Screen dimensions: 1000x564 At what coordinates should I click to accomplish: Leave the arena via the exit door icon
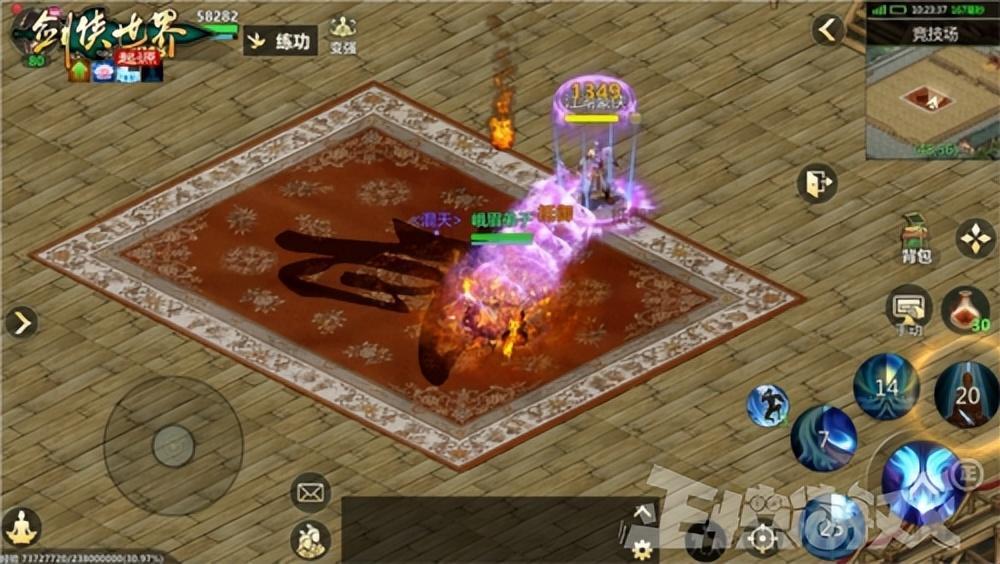817,184
